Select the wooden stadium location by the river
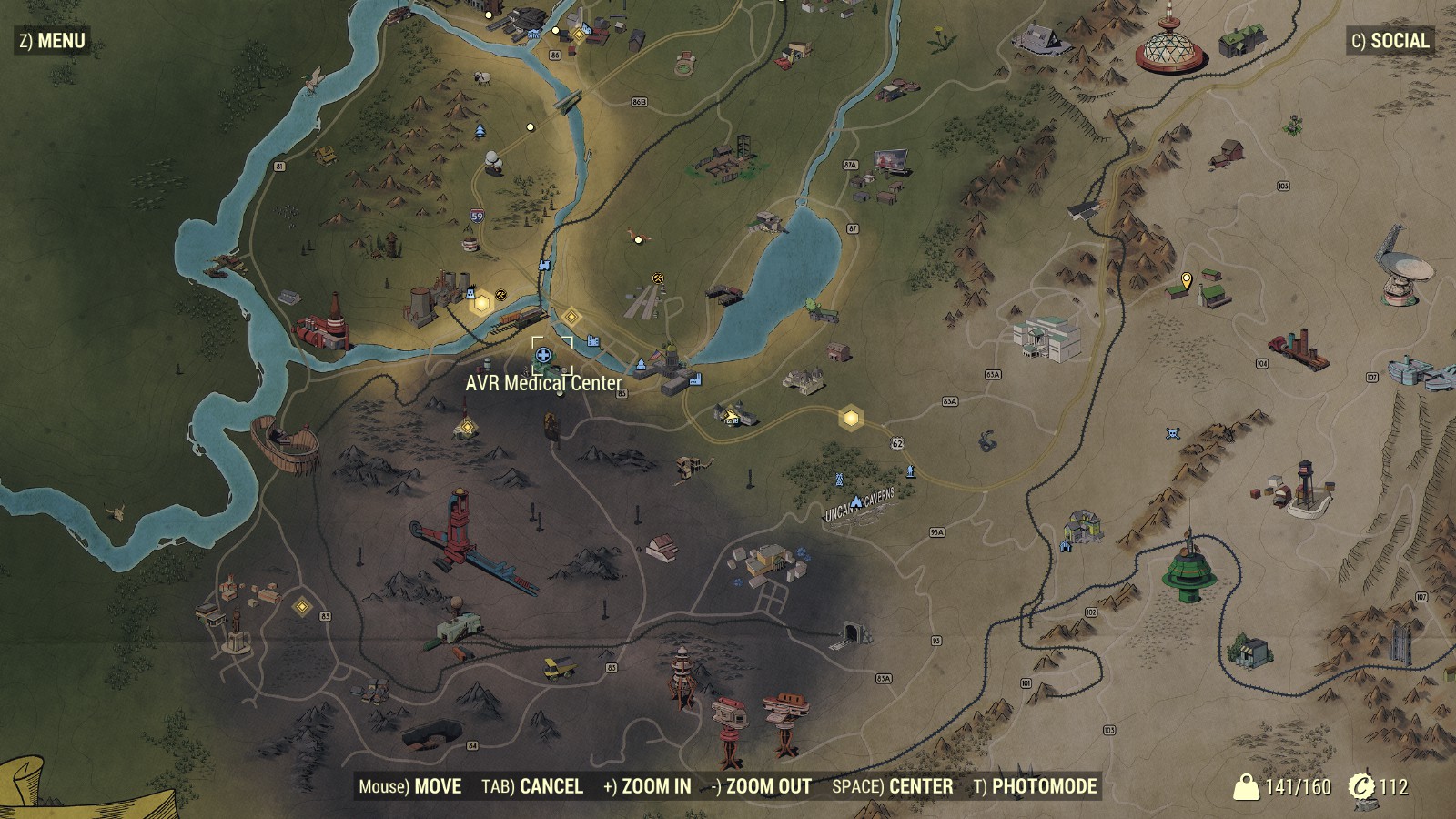 (286, 444)
